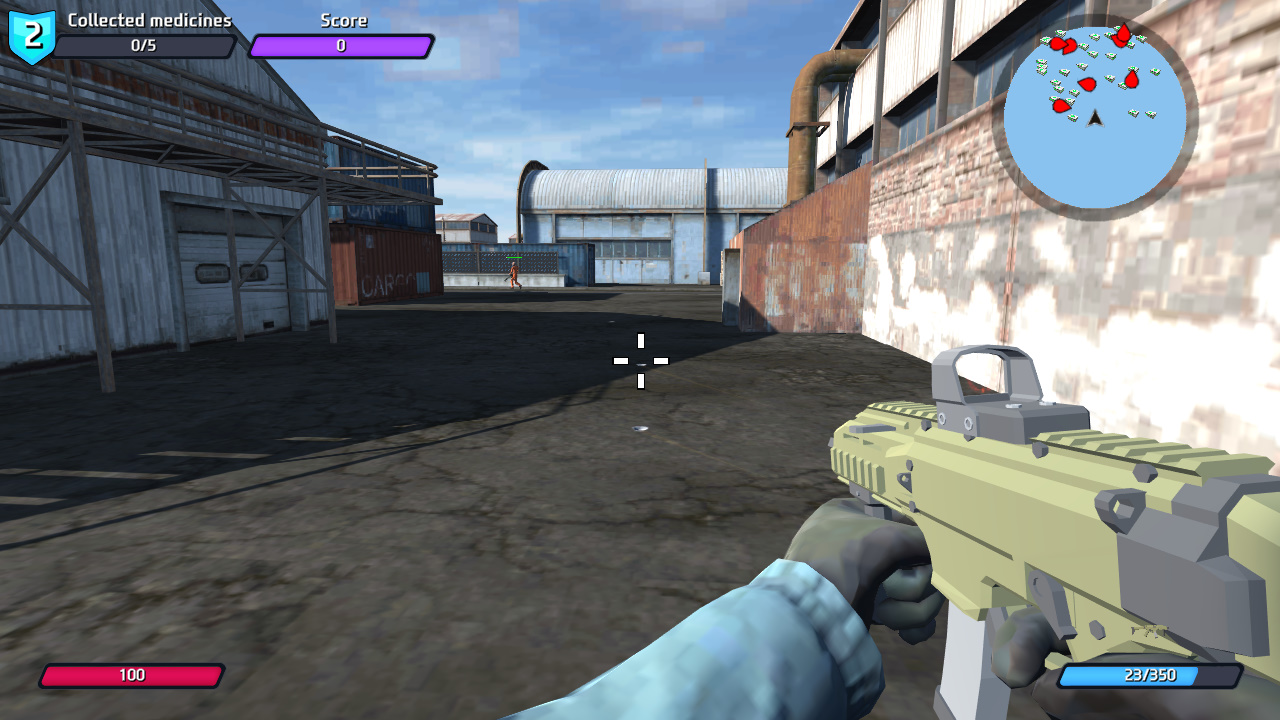Click the red health bar showing 100
The image size is (1280, 720).
pos(132,675)
